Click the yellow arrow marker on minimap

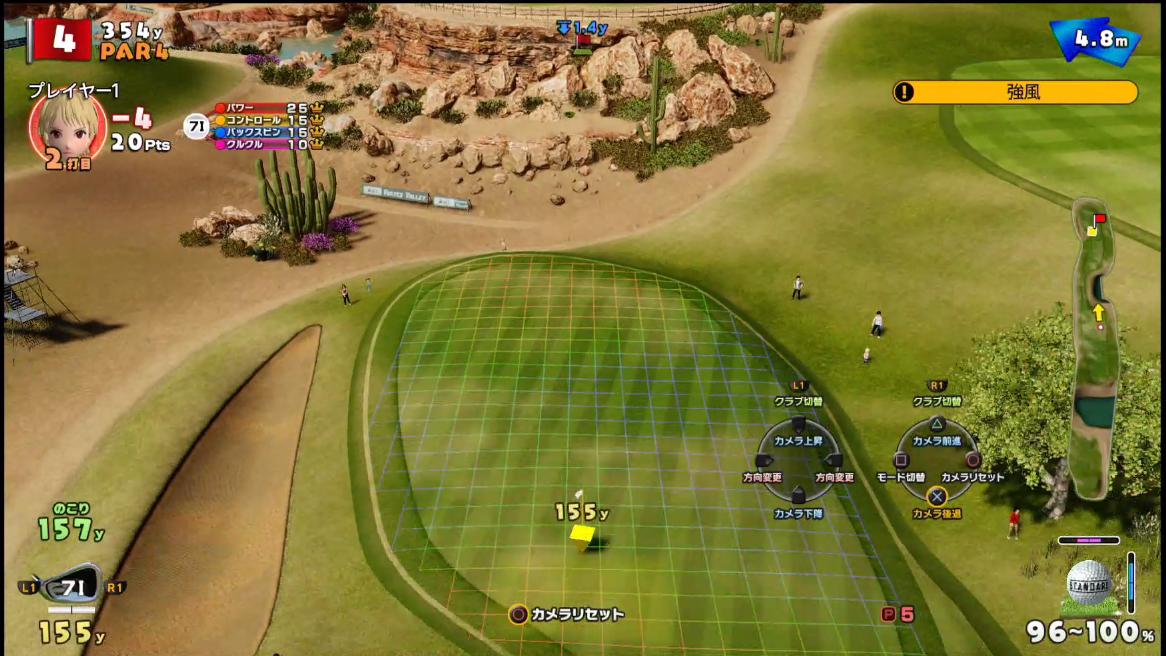[1098, 313]
